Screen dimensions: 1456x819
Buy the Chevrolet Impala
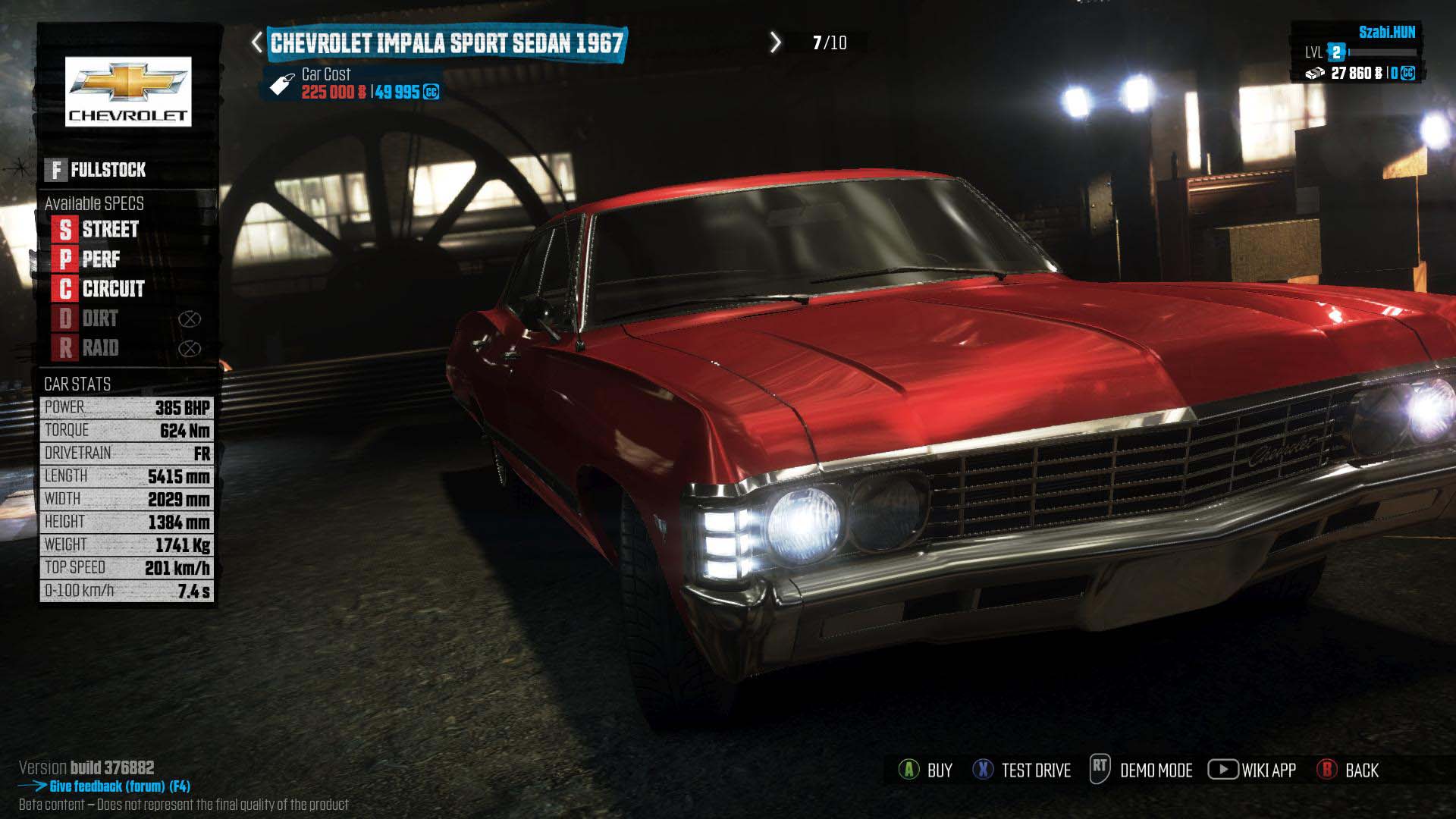[x=926, y=770]
